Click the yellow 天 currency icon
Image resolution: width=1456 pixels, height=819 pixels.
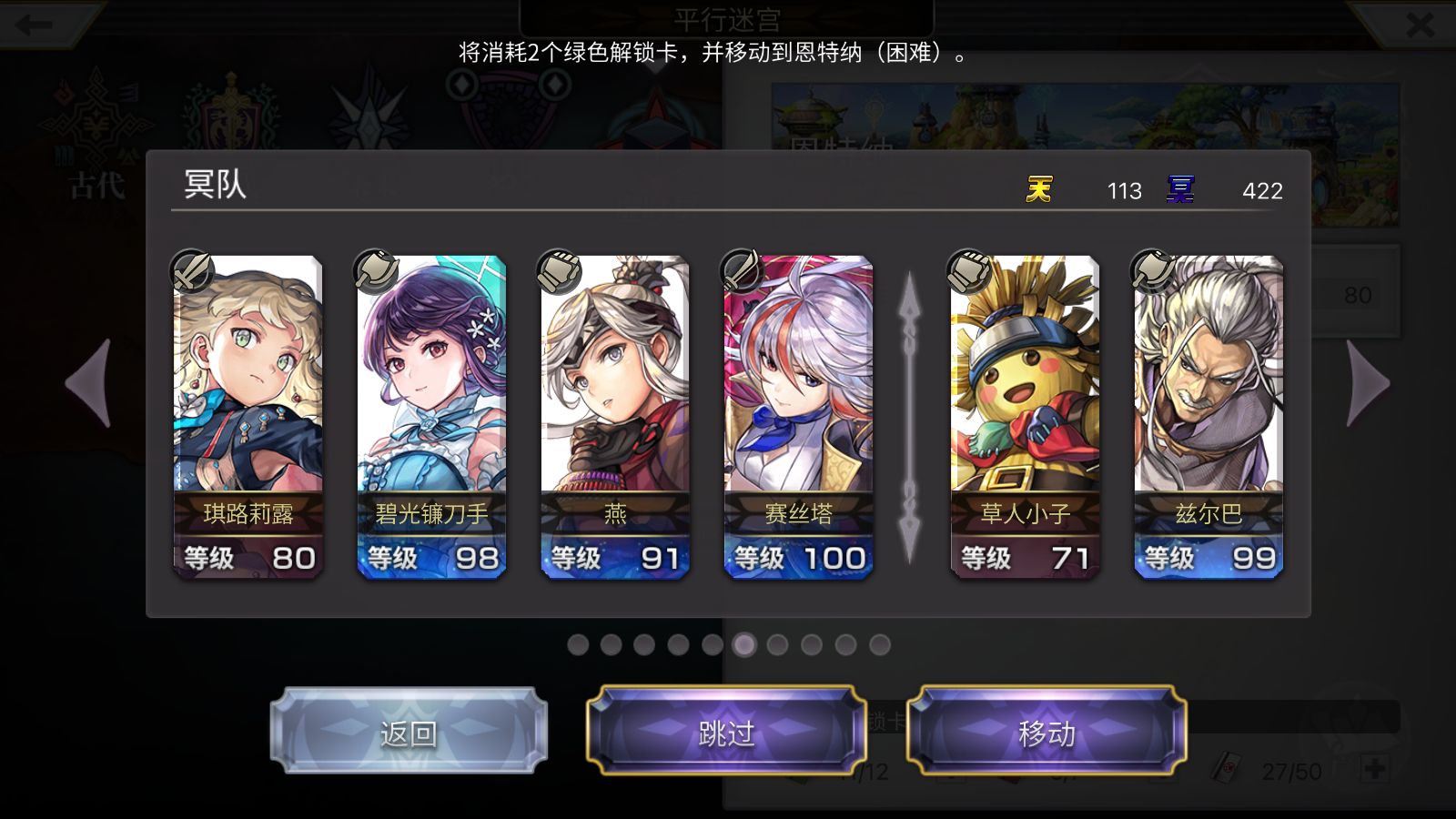tap(1037, 190)
